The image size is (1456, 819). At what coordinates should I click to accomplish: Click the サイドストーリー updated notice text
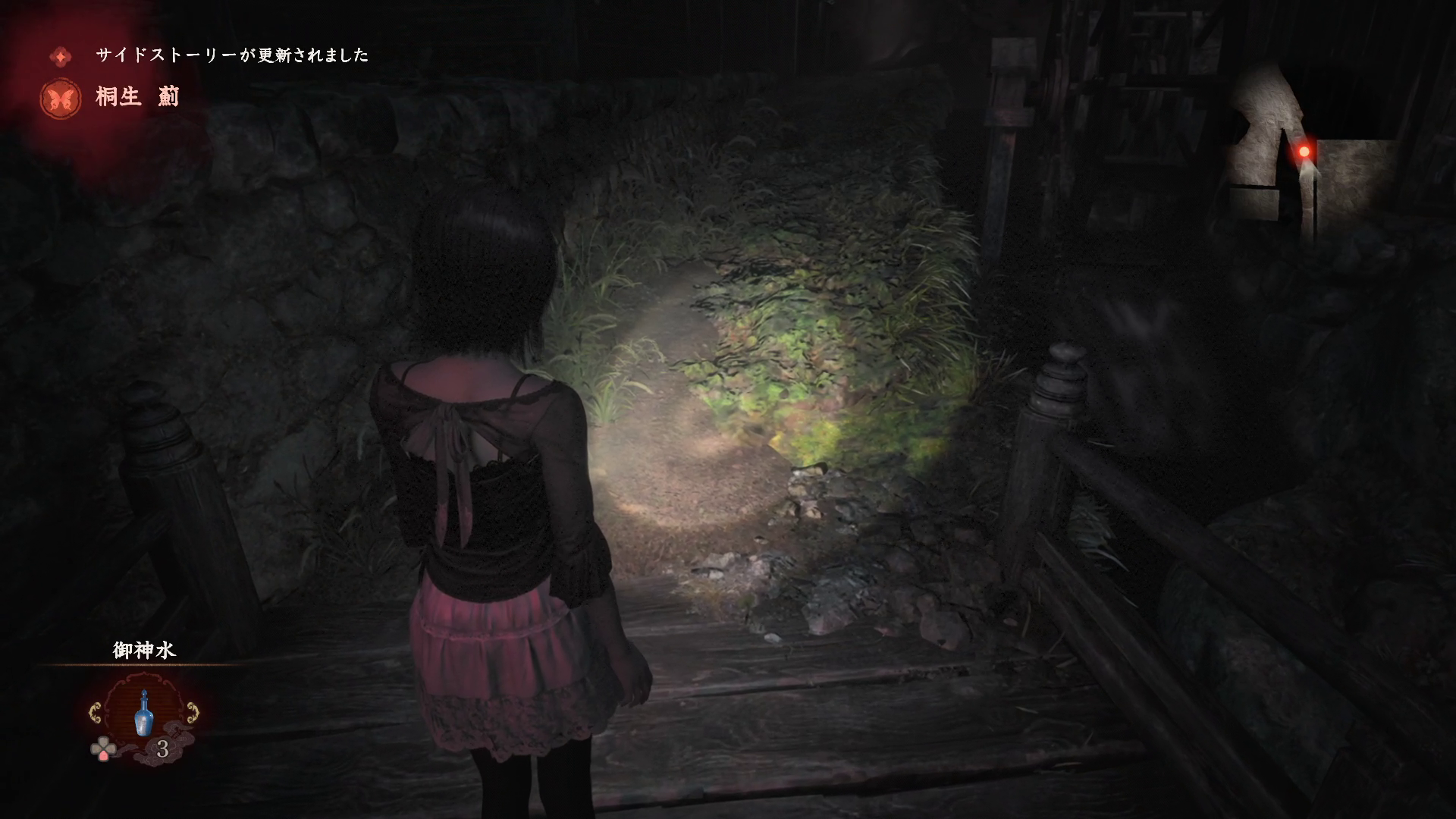(x=232, y=55)
